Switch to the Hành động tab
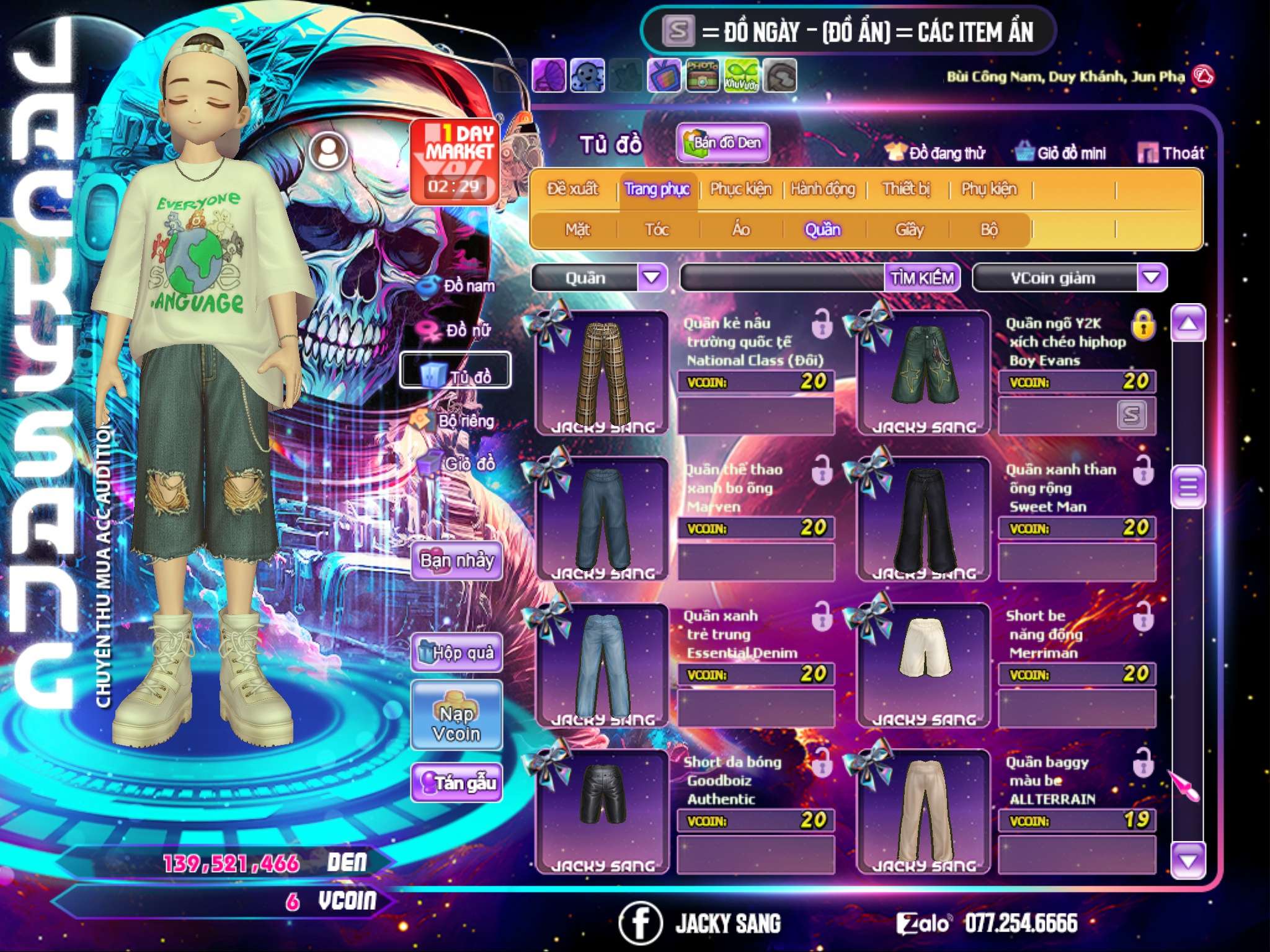 tap(822, 189)
